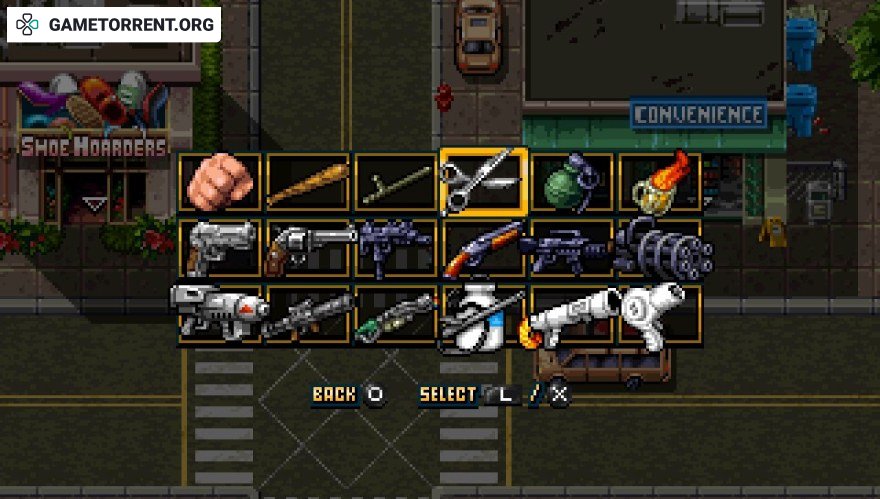Equip the green hand grenade

click(572, 183)
